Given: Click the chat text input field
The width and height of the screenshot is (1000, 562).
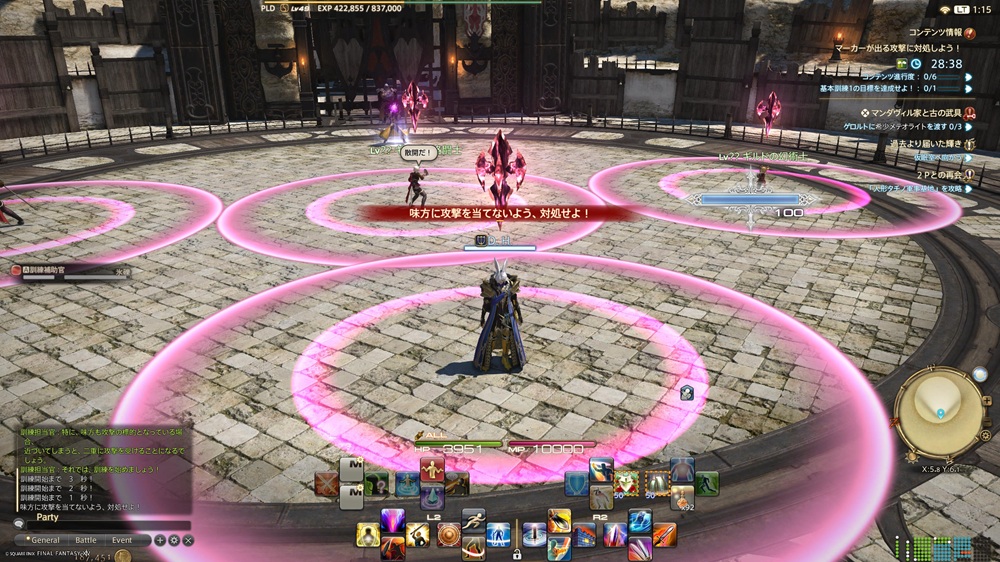Looking at the screenshot, I should 105,524.
